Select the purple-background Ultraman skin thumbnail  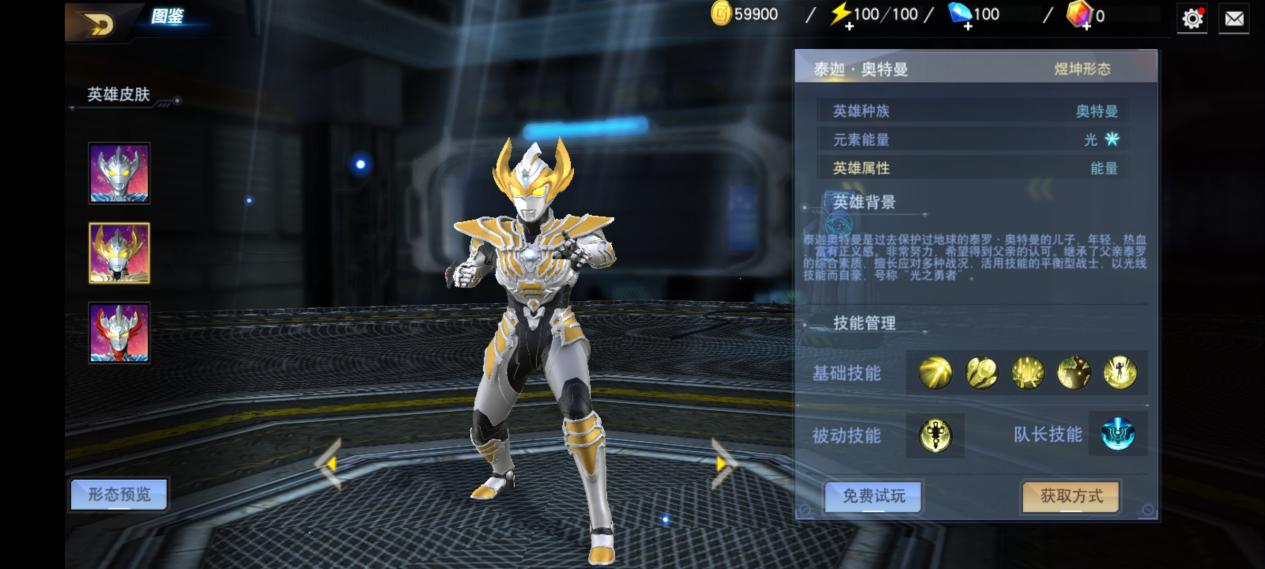(x=119, y=173)
